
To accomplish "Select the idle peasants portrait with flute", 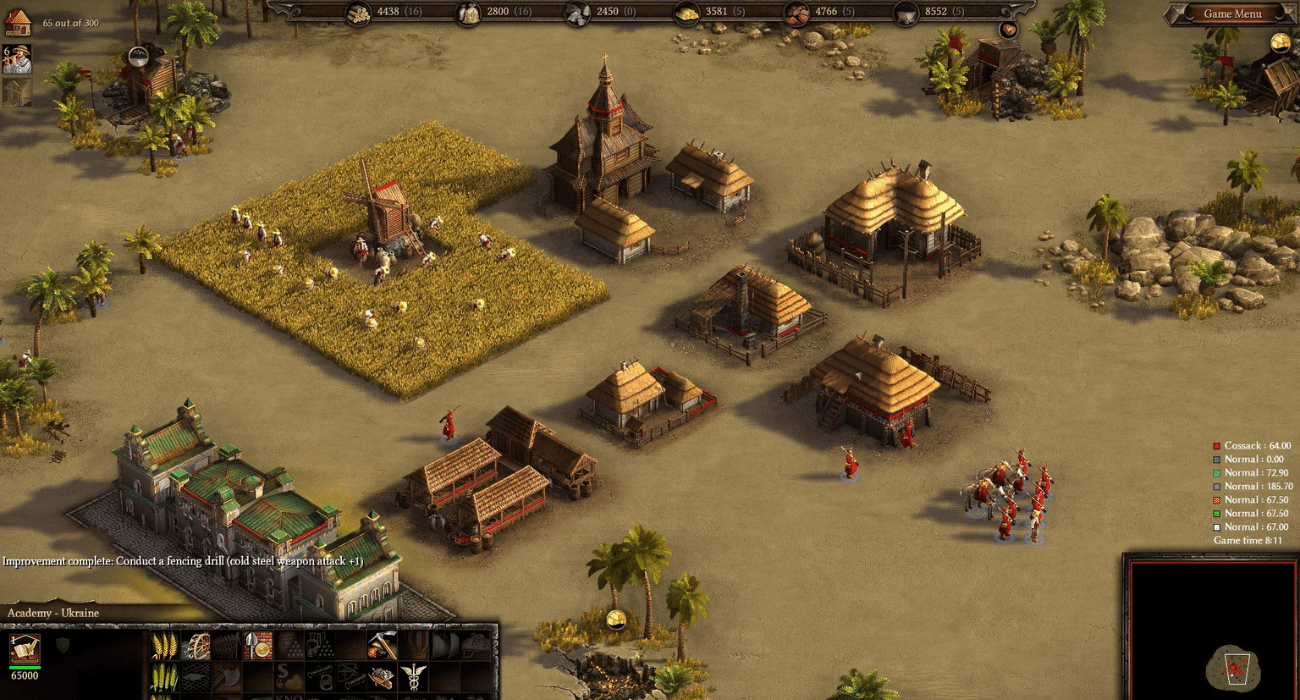I will 17,58.
